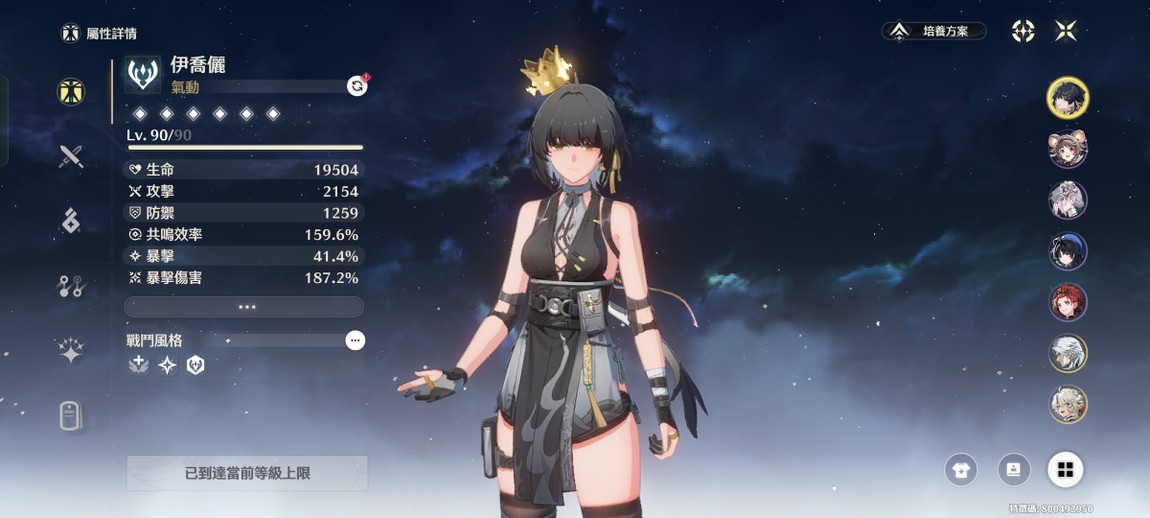Open the shirt-icon outfit button
The width and height of the screenshot is (1150, 518).
[x=961, y=470]
